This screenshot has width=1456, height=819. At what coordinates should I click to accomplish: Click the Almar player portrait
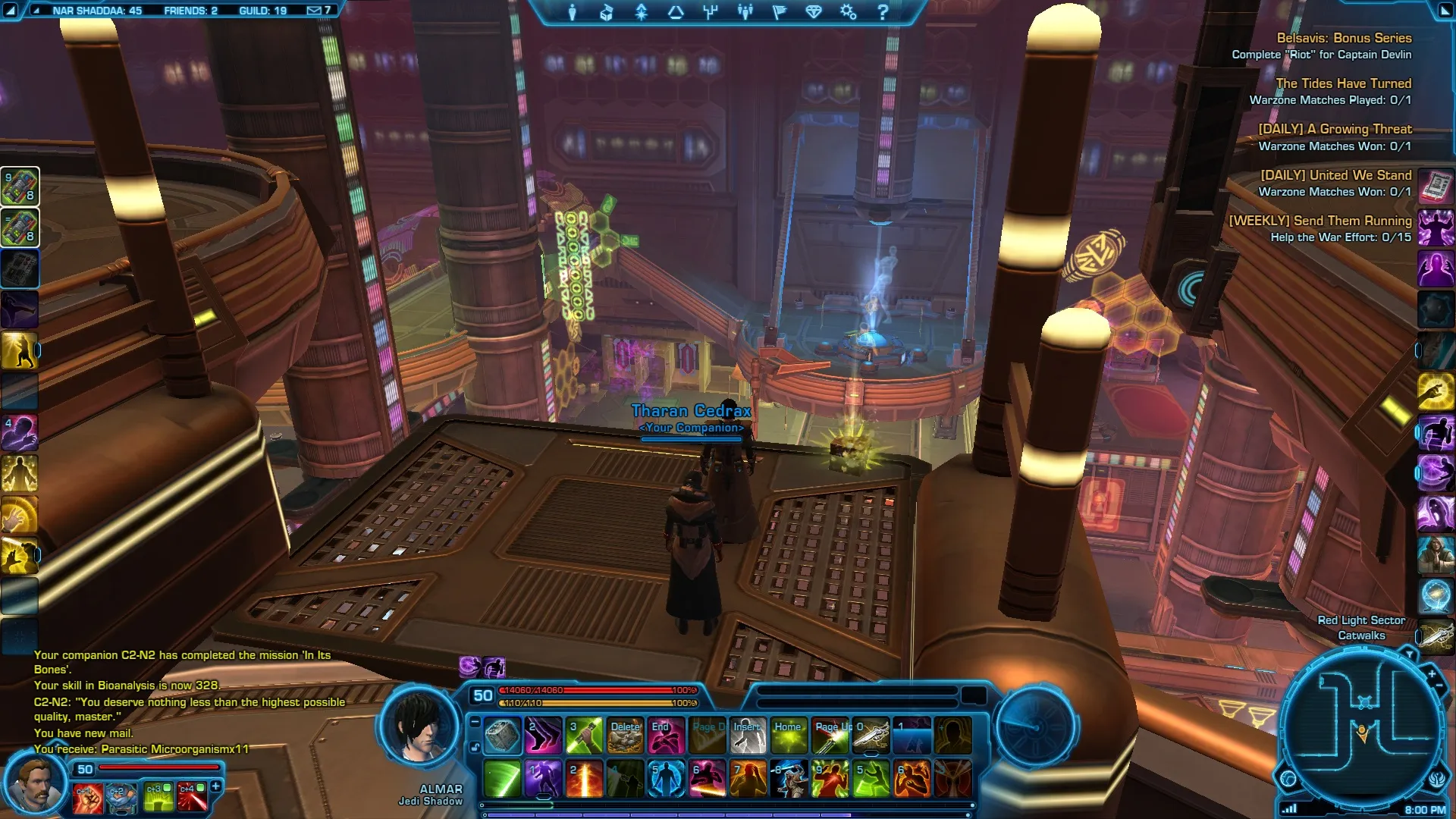coord(419,724)
